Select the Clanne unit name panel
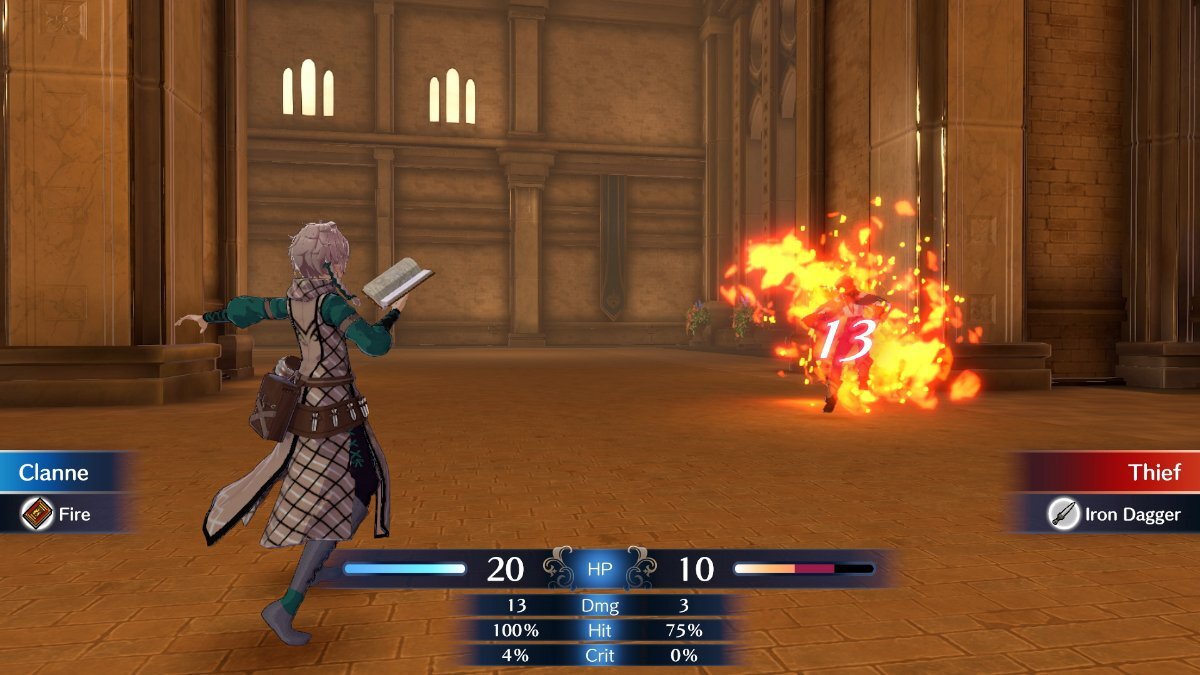The height and width of the screenshot is (675, 1200). pos(60,472)
